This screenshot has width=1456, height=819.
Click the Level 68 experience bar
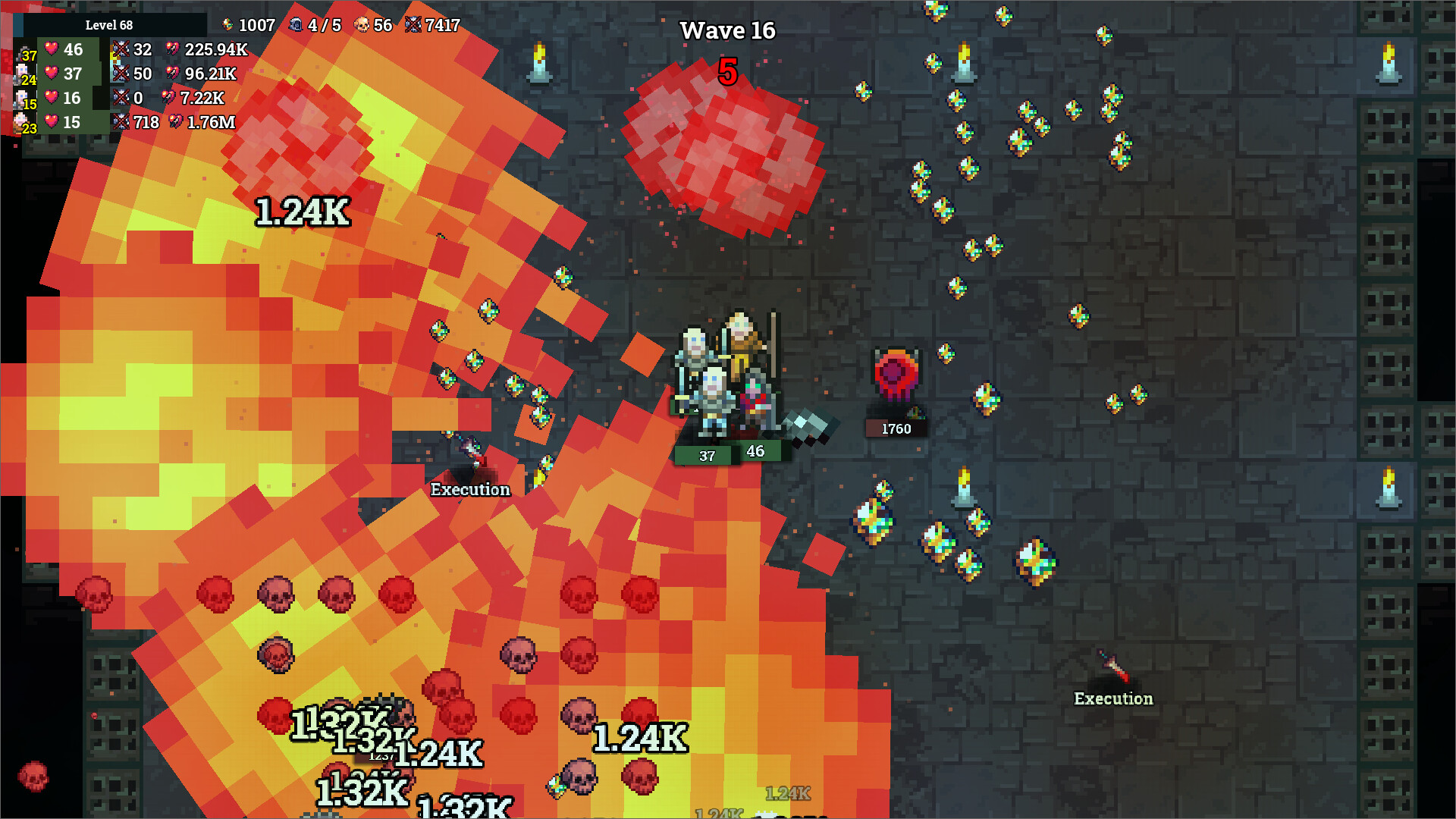point(109,24)
